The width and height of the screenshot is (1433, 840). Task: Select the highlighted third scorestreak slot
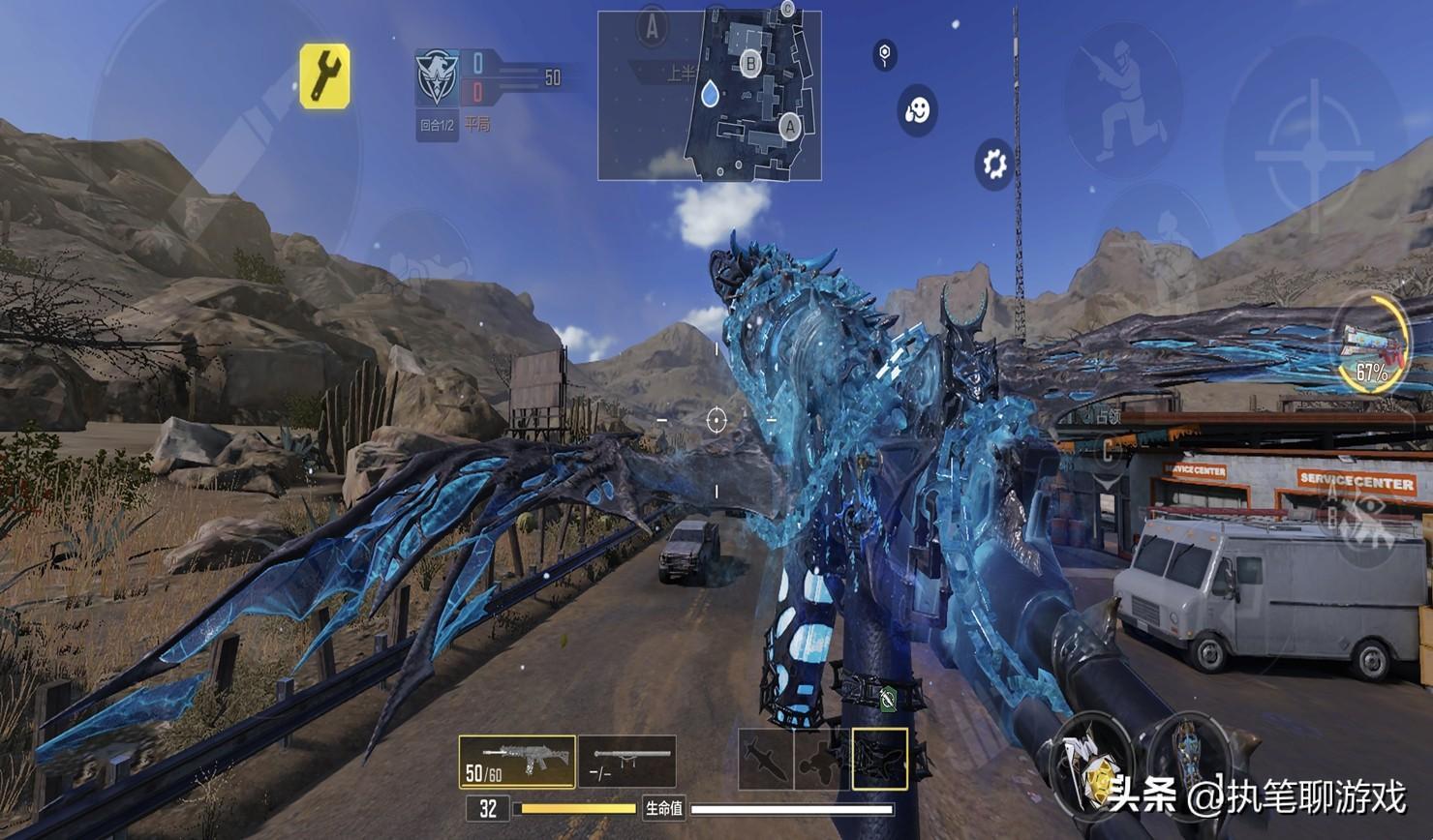[x=879, y=759]
